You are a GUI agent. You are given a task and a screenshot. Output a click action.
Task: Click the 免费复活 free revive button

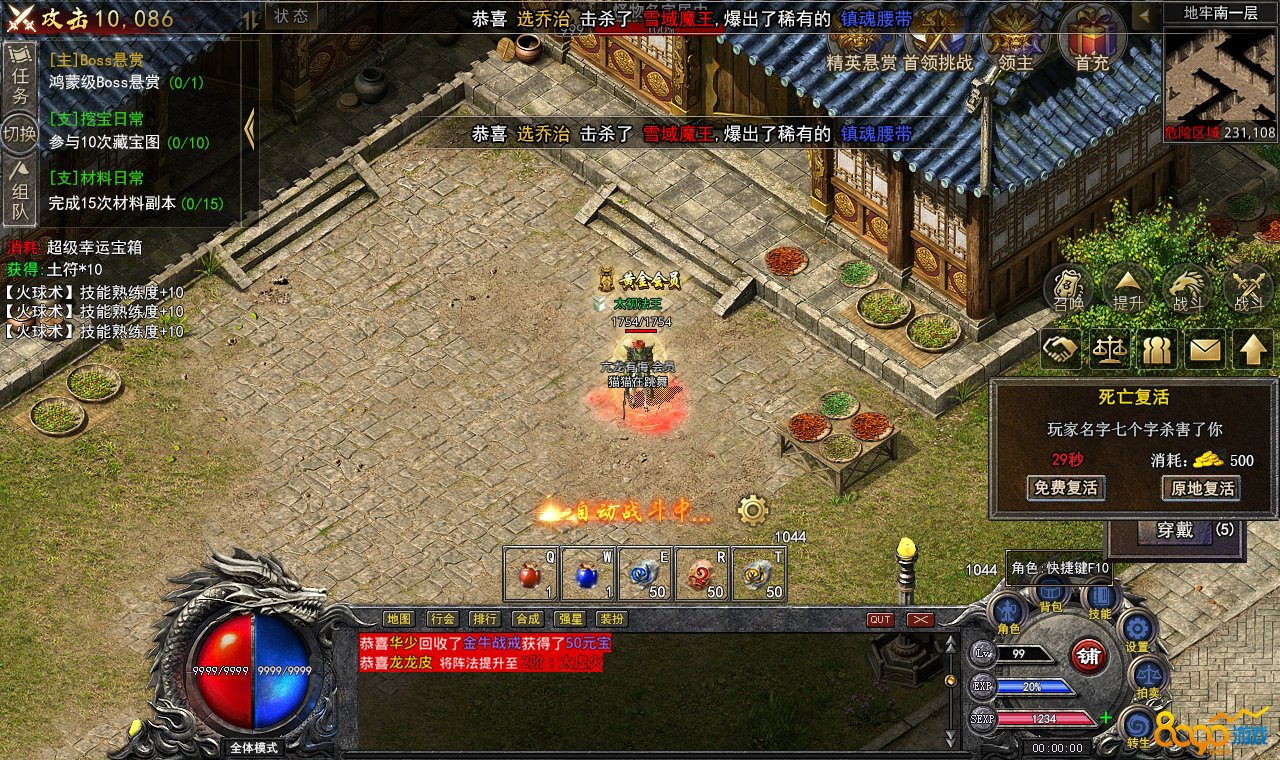1066,488
